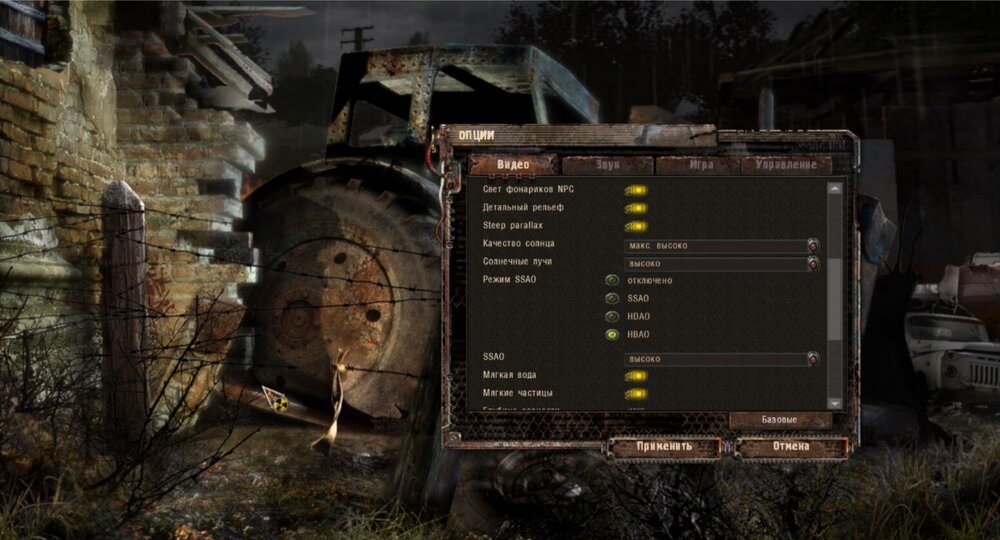Screen dimensions: 1000x540
Task: Cancel with the Отмена button
Action: click(x=790, y=447)
